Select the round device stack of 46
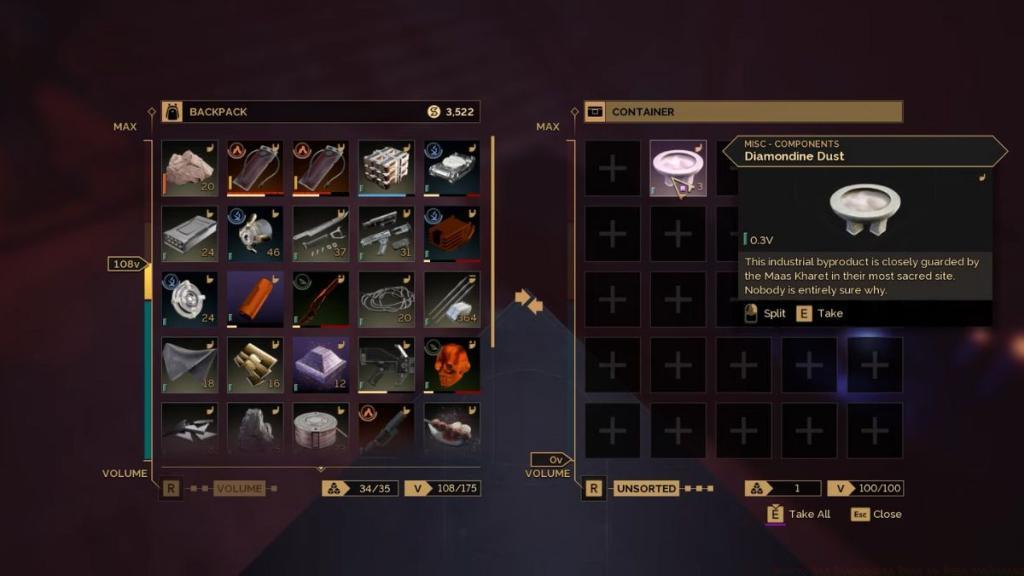The height and width of the screenshot is (576, 1024). tap(255, 234)
